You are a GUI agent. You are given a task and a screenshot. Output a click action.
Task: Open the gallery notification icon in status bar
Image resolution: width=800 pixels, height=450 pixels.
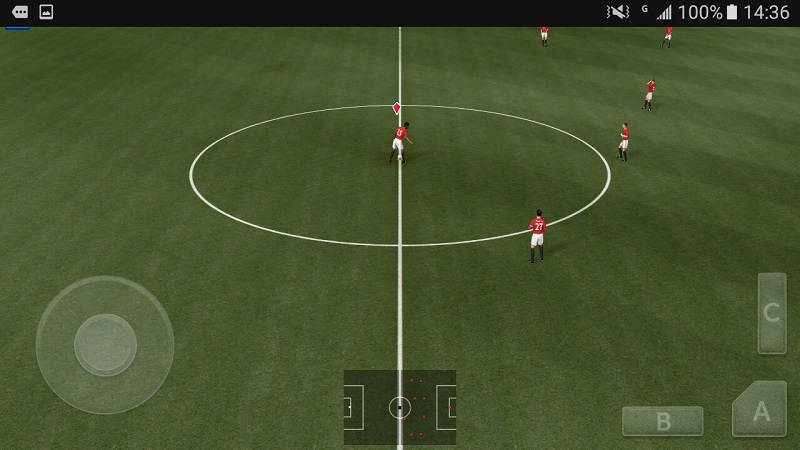46,12
